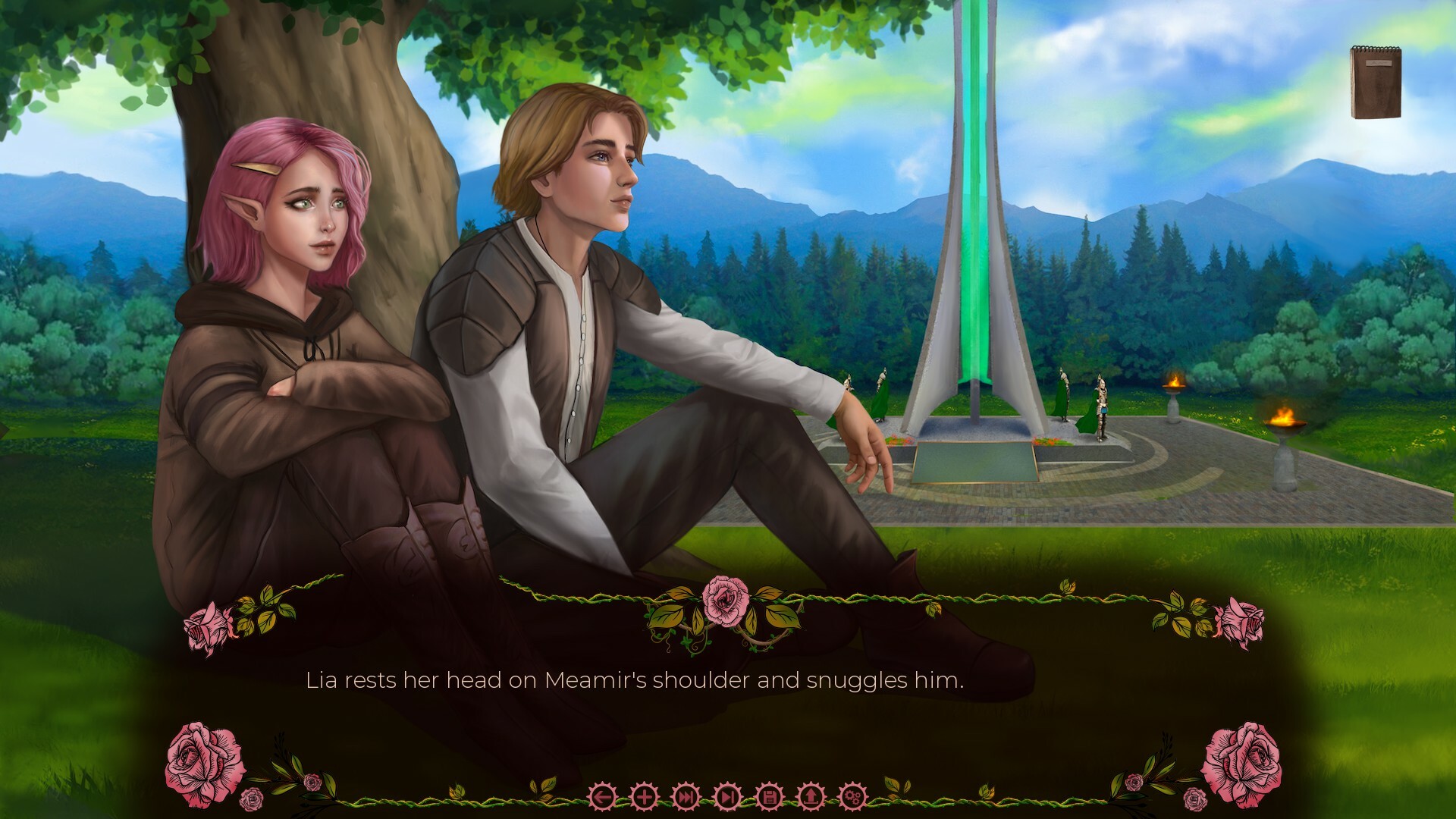Open game preferences via the gears icon
The image size is (1456, 819).
tap(855, 797)
